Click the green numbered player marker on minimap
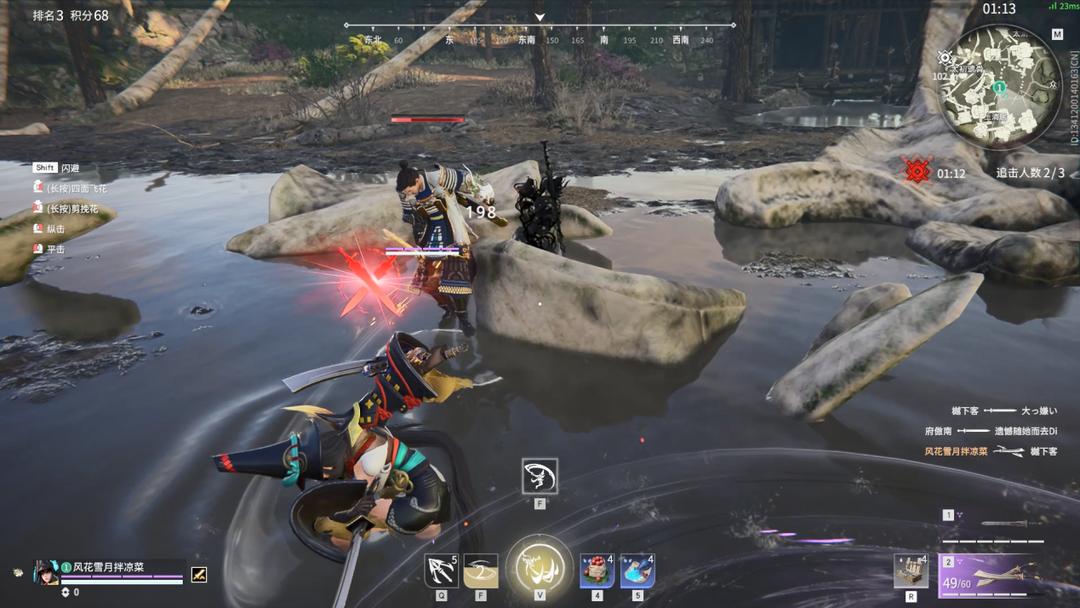 [x=999, y=87]
